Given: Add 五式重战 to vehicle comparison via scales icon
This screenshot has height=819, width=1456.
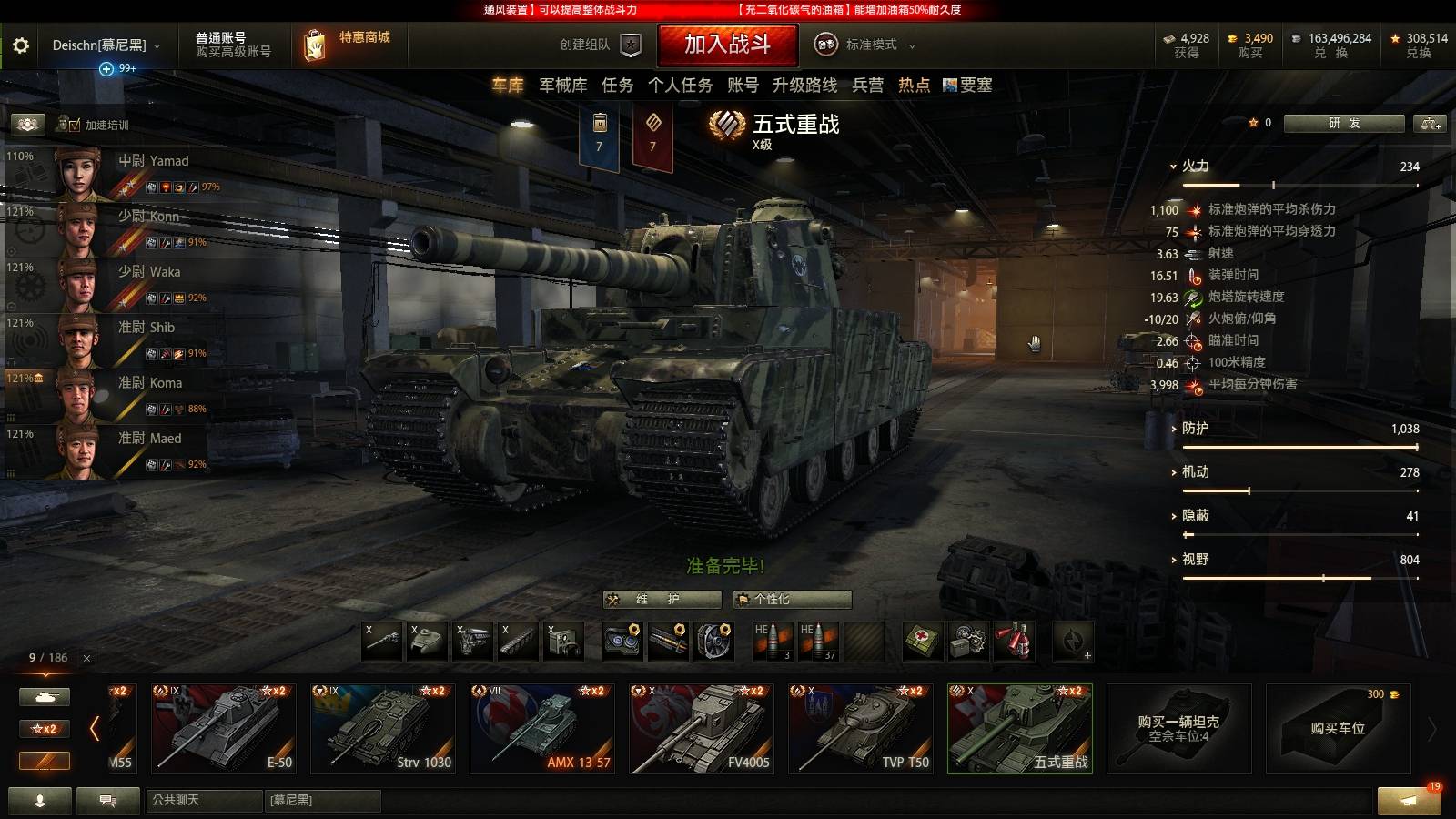Looking at the screenshot, I should [x=1431, y=123].
